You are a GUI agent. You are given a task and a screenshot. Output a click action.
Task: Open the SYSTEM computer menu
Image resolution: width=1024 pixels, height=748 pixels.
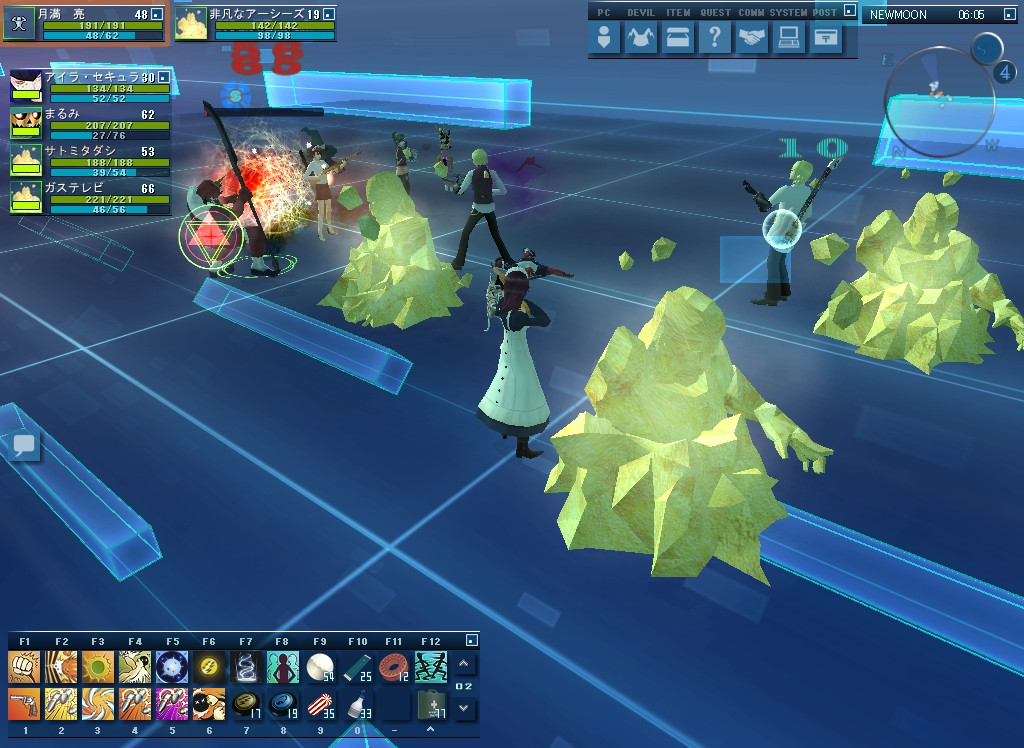[x=789, y=38]
